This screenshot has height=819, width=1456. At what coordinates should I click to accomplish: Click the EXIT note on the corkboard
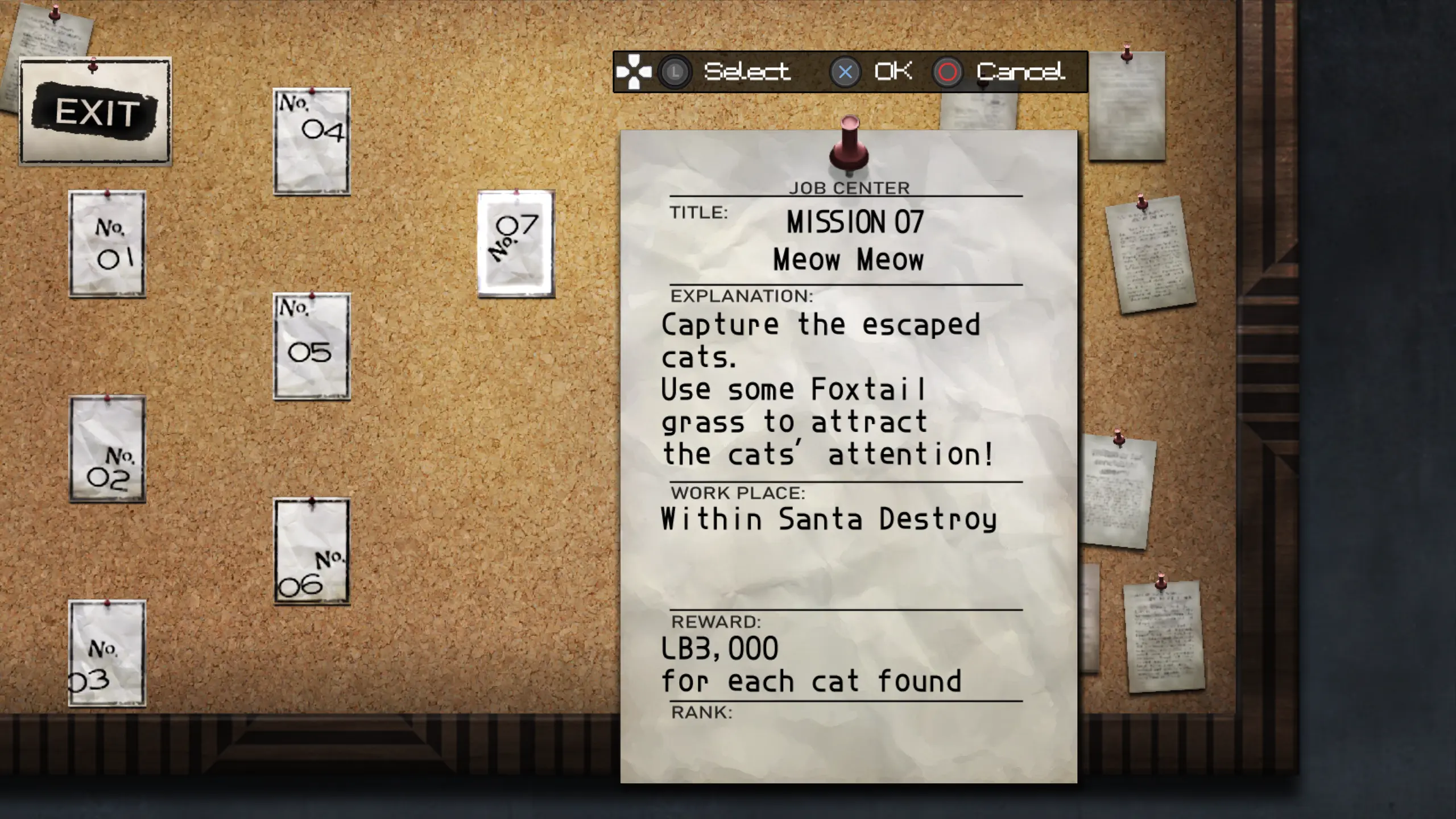point(95,111)
